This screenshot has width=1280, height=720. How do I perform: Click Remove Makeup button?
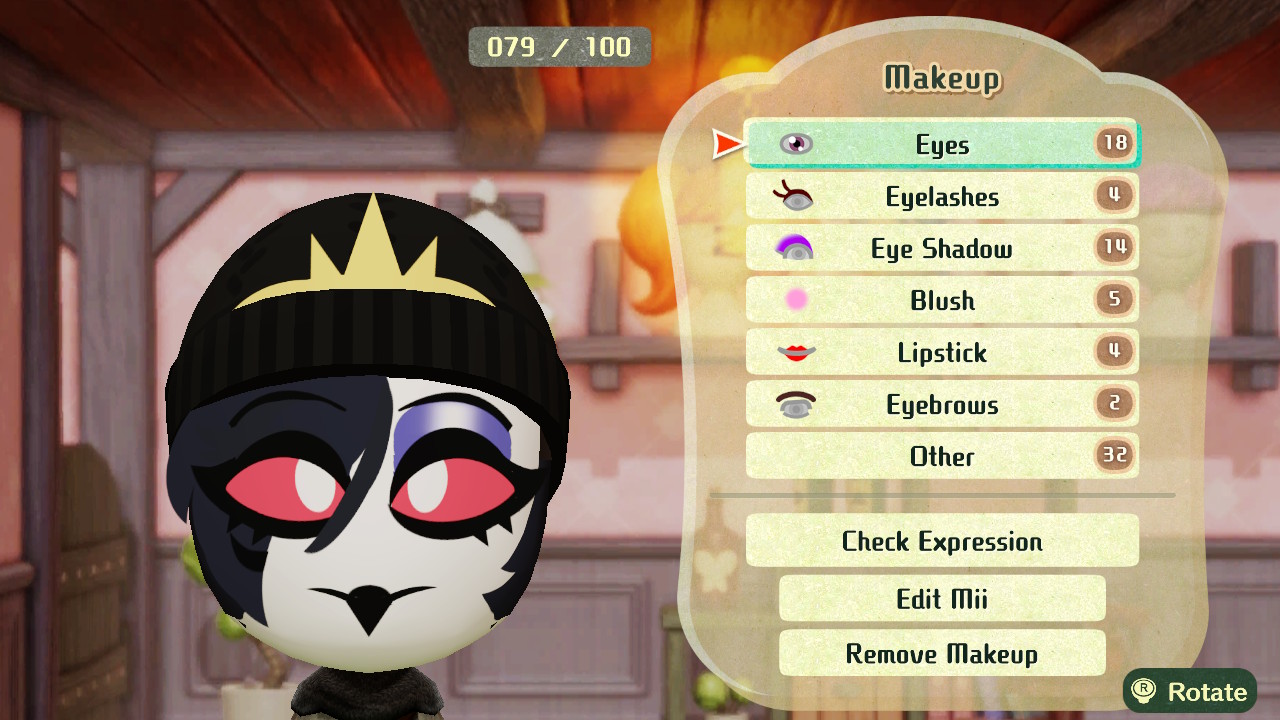point(941,653)
